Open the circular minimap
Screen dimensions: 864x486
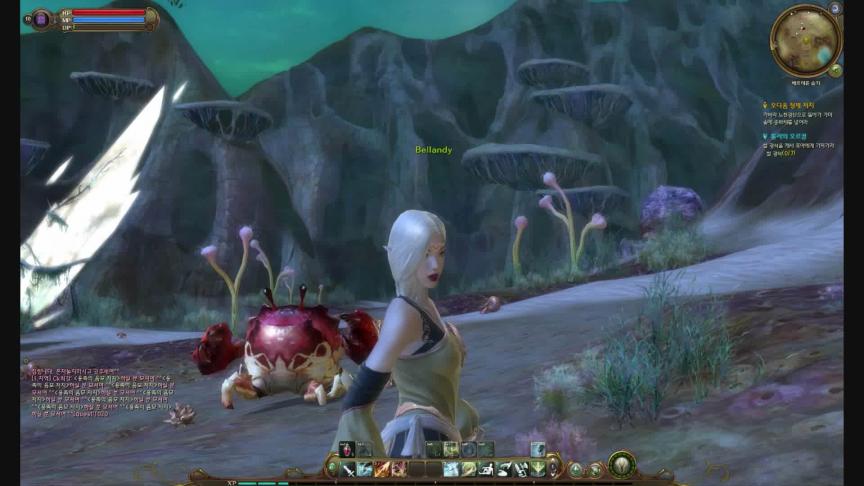(x=805, y=40)
